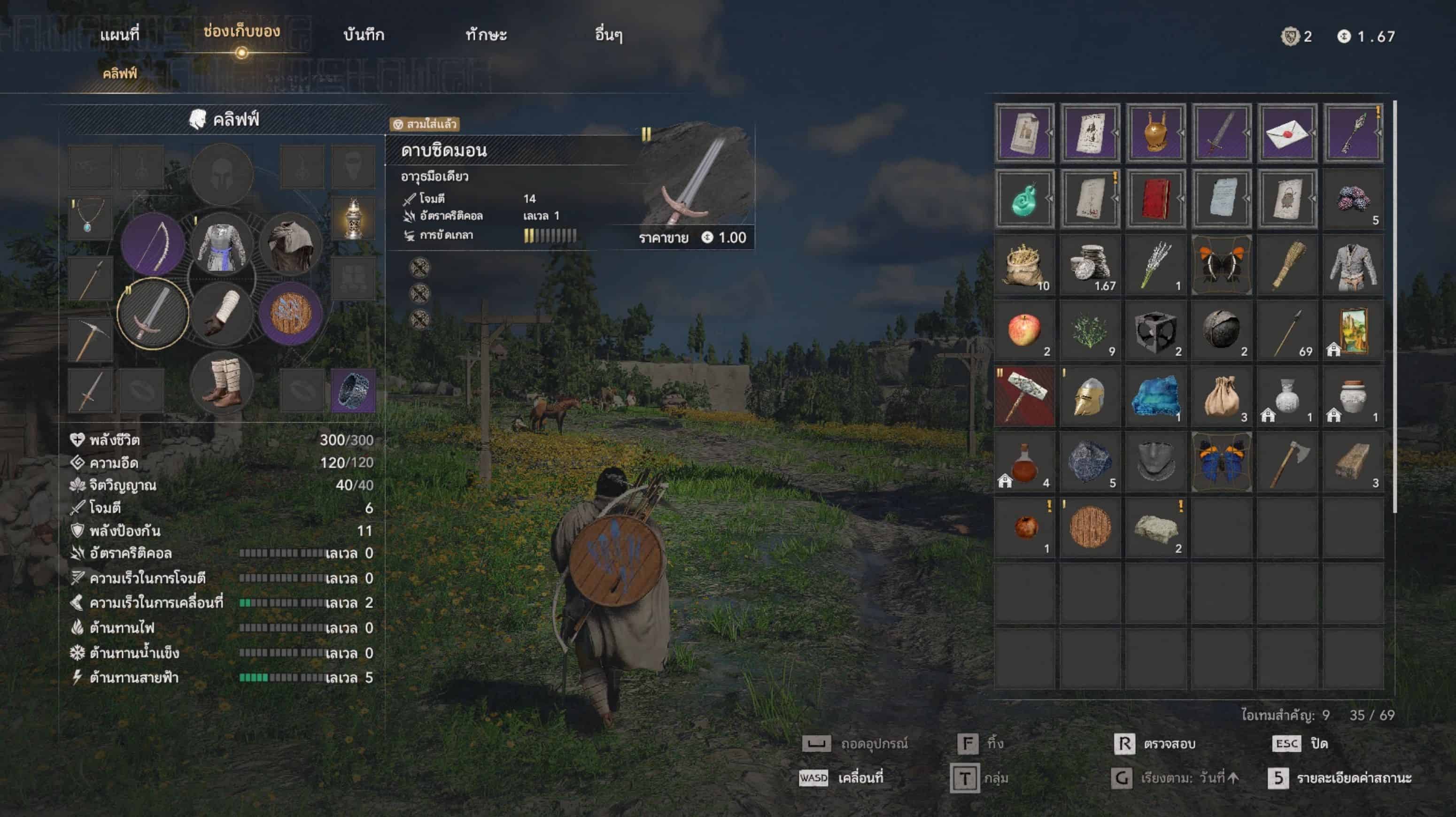Open the บันทึก journal tab
This screenshot has height=817, width=1456.
(x=364, y=35)
